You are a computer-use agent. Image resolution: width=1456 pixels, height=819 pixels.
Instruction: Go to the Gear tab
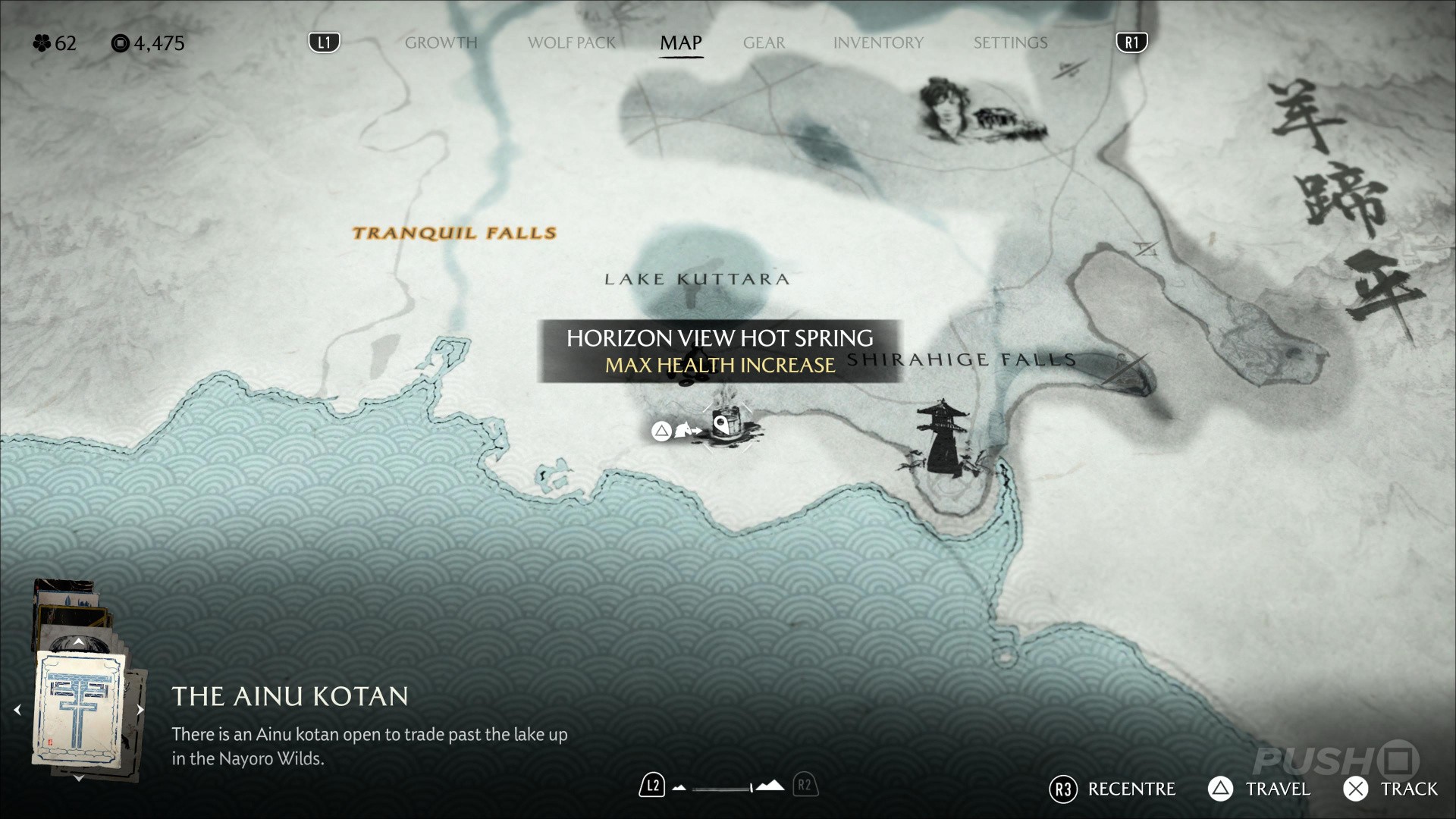(764, 43)
